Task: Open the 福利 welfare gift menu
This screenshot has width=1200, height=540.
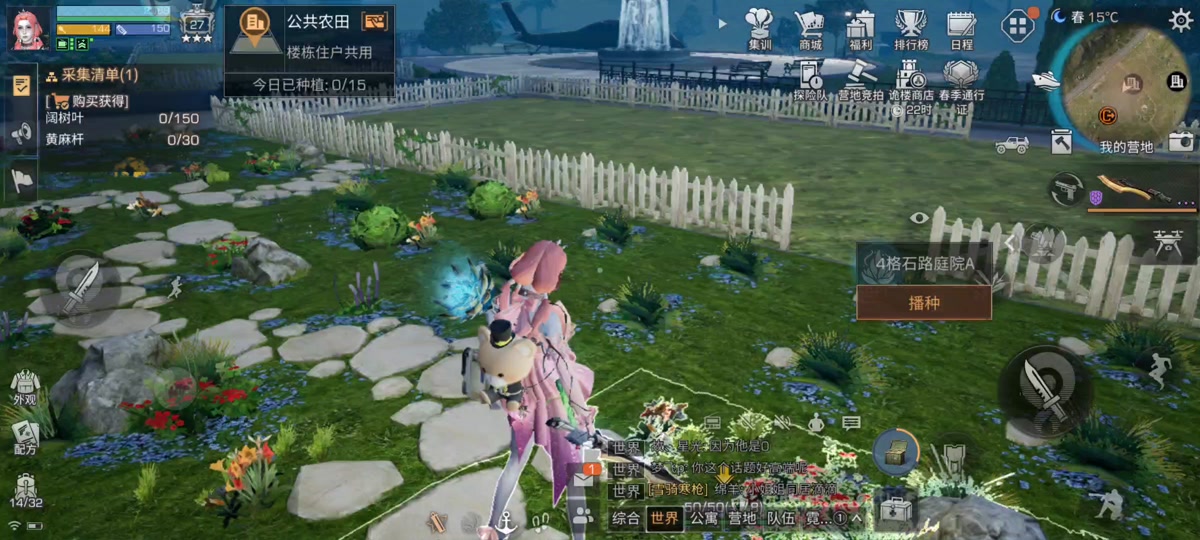Action: pos(860,28)
